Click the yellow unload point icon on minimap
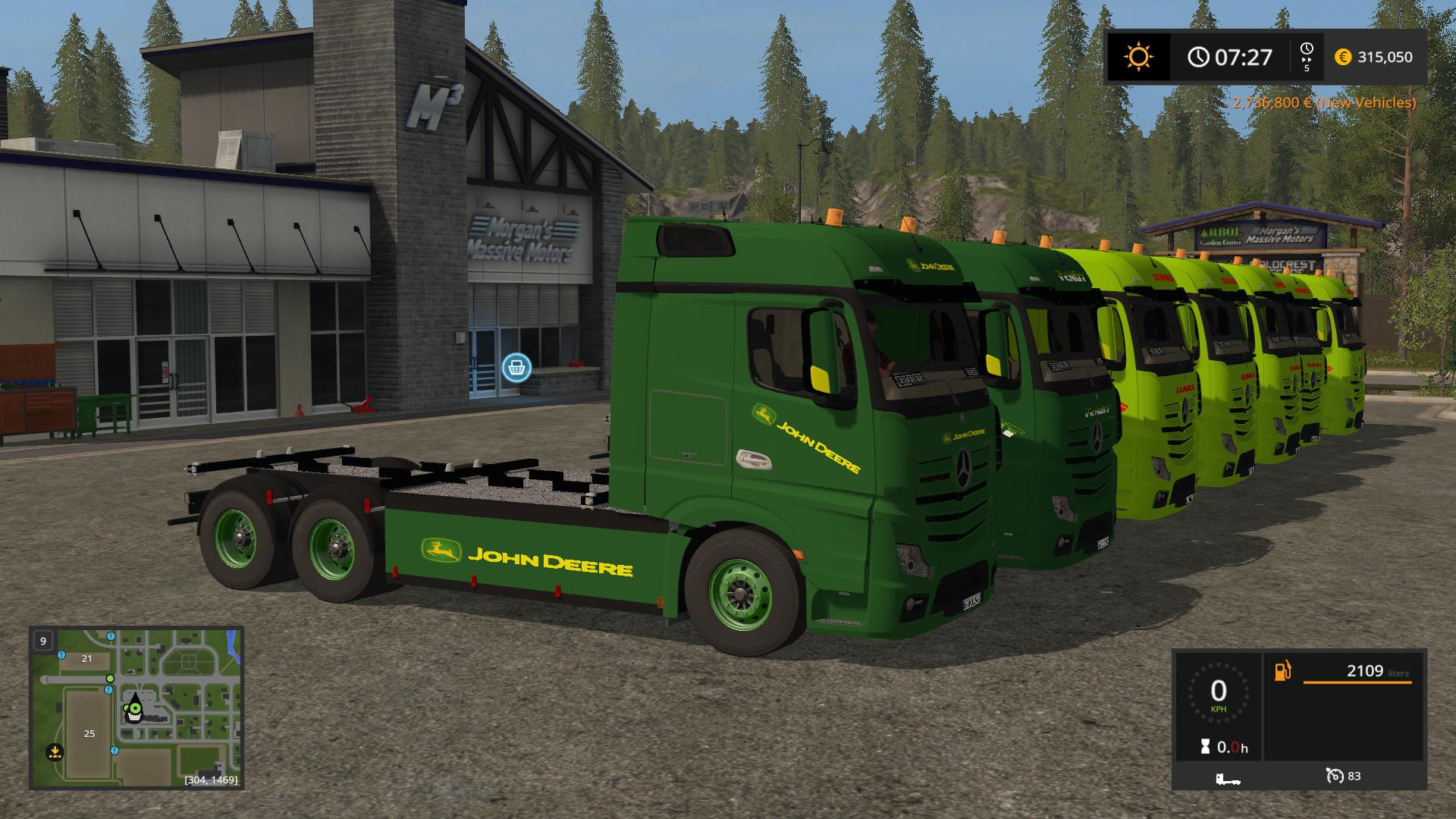The image size is (1456, 819). [55, 752]
